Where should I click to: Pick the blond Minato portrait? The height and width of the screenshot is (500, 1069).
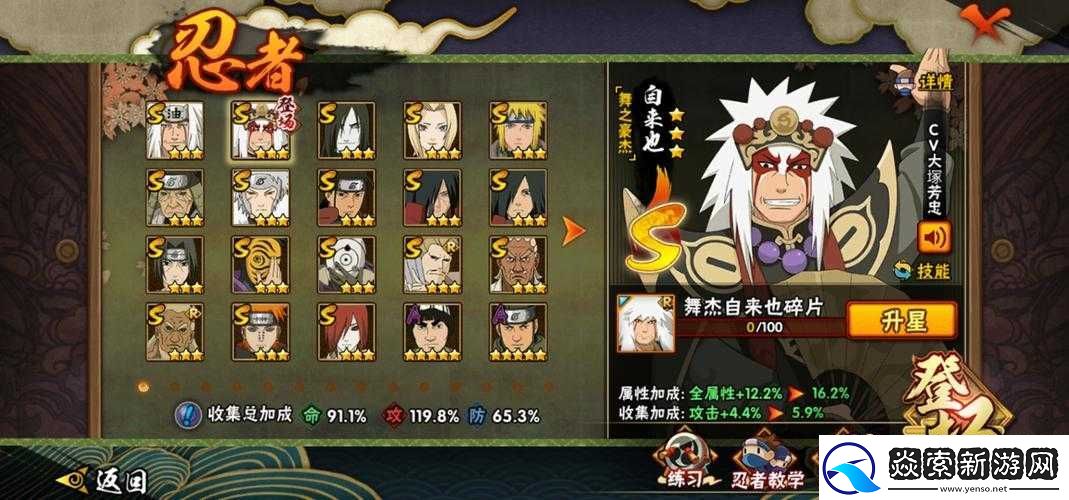[518, 130]
